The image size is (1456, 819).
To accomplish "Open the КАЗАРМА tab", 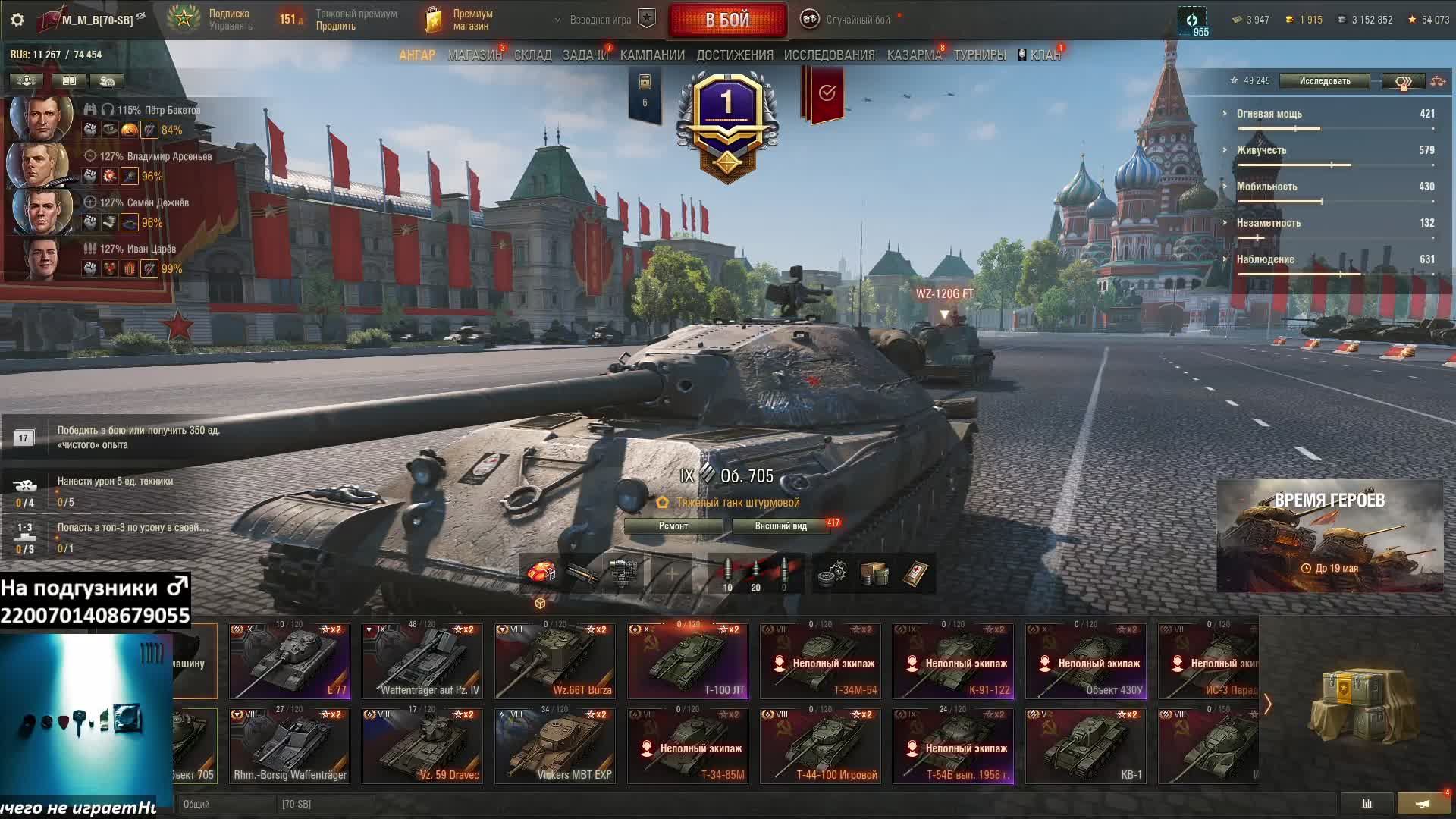I will (x=914, y=55).
